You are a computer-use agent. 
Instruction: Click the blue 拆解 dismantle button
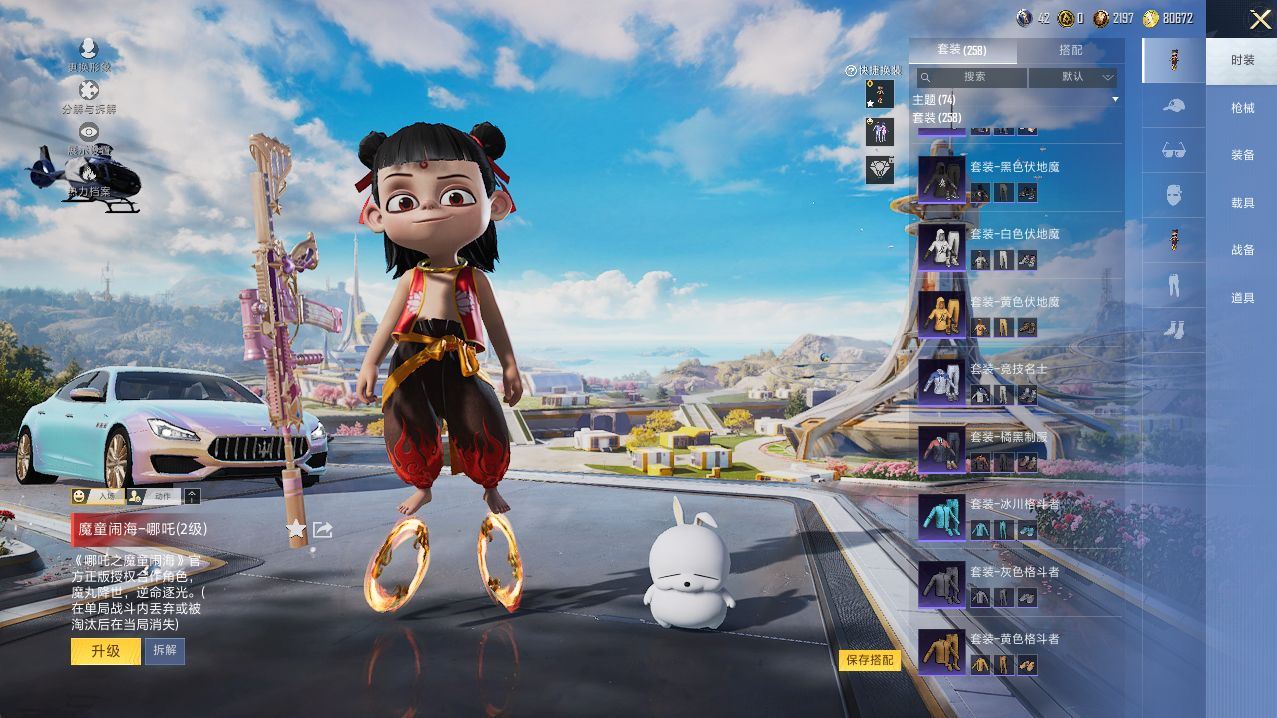pos(164,651)
